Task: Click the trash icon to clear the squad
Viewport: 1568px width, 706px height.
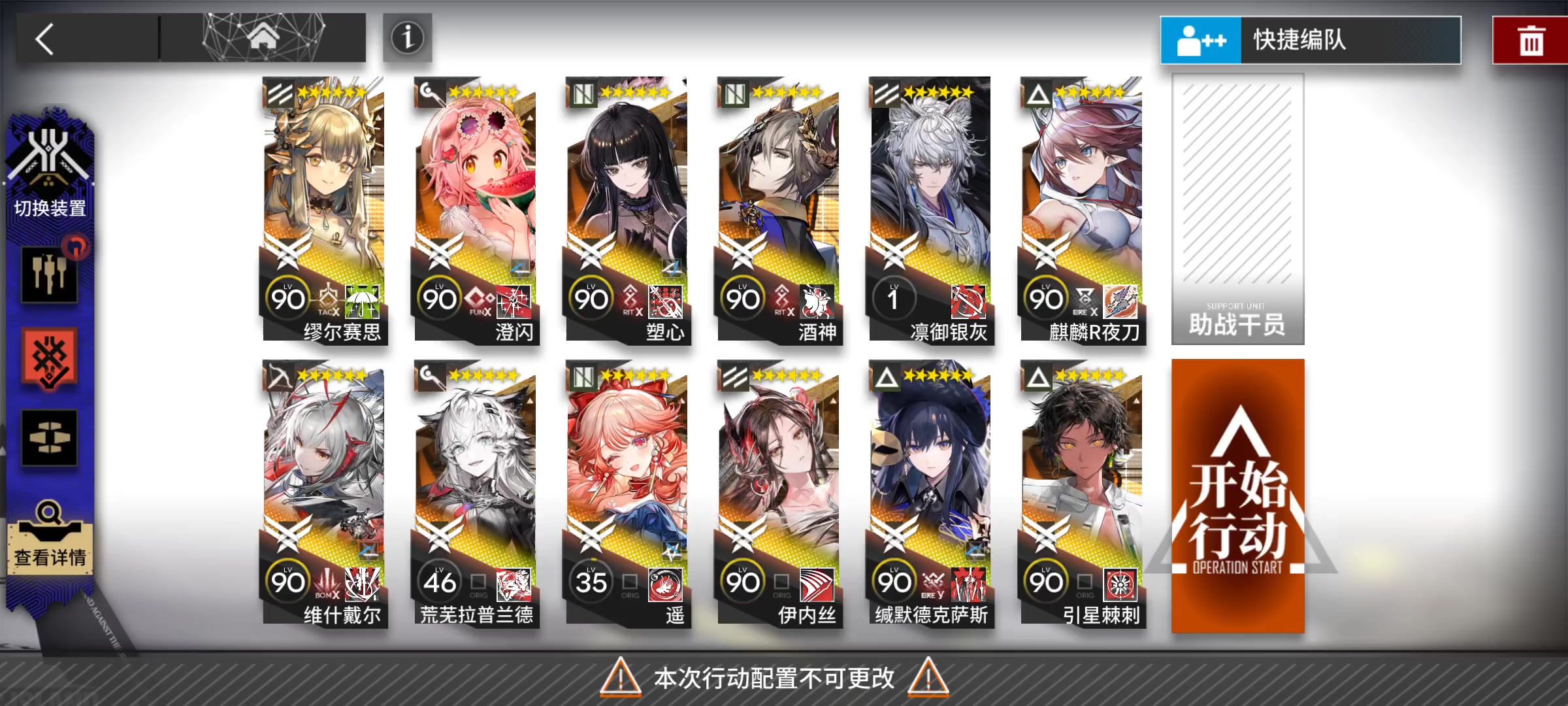Action: 1531,39
